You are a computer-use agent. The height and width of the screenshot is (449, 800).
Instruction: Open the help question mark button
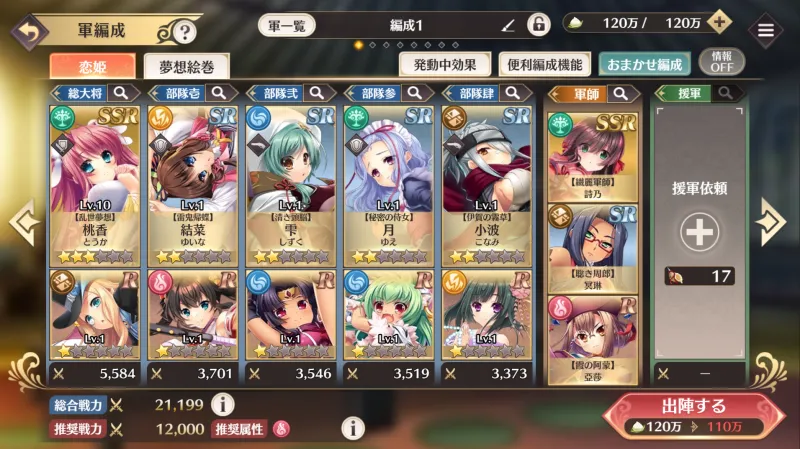pyautogui.click(x=183, y=32)
